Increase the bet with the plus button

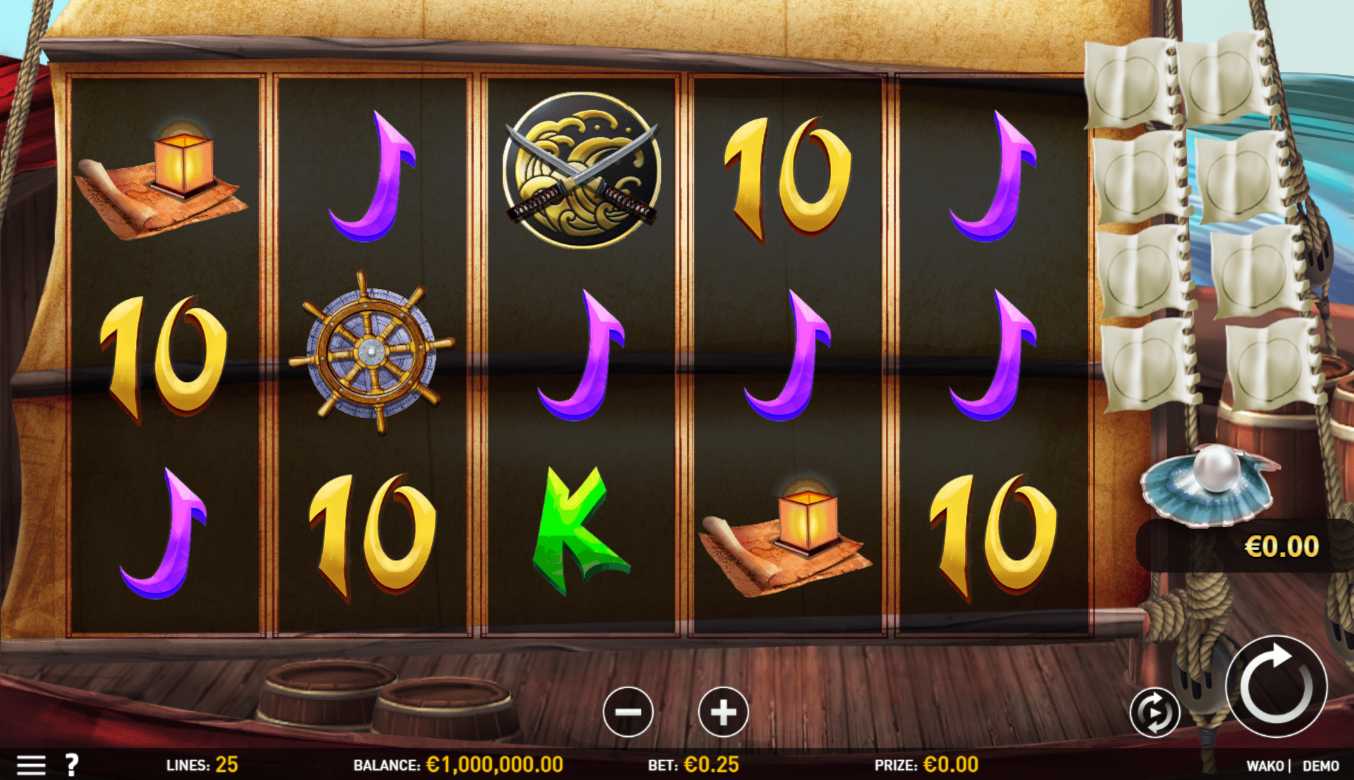pos(723,713)
